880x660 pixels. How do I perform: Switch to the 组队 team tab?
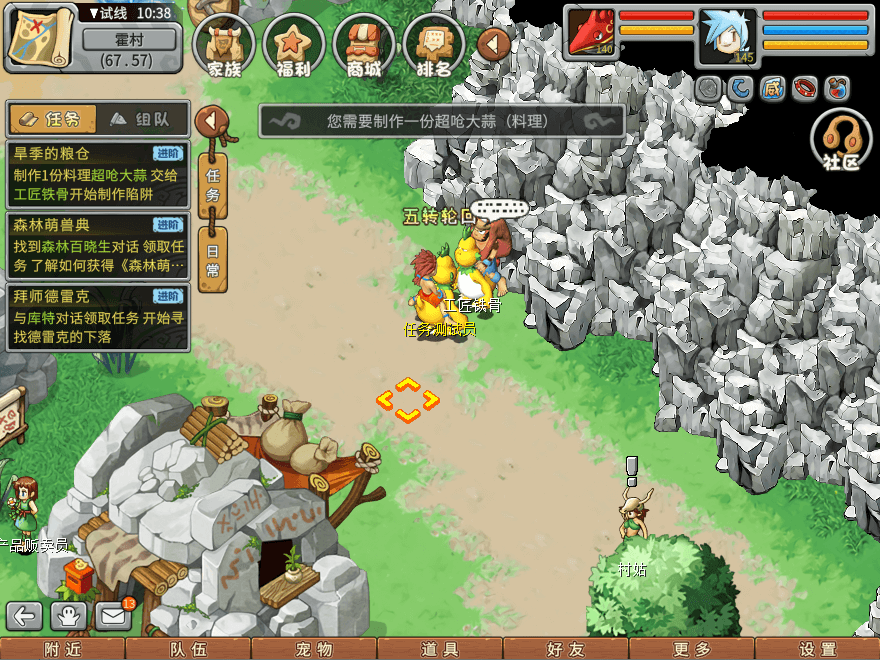[x=141, y=119]
